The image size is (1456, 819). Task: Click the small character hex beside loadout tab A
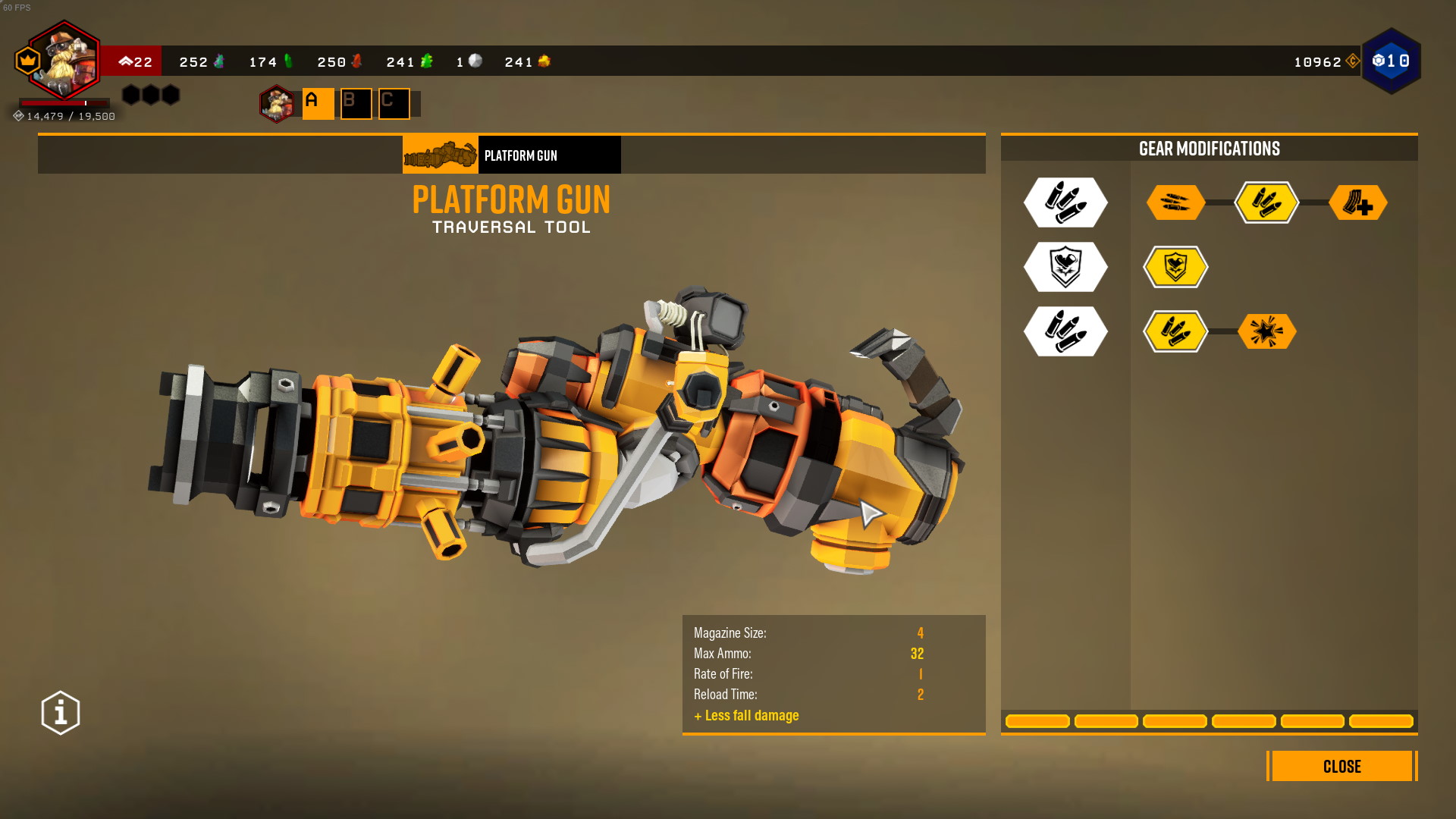[276, 105]
